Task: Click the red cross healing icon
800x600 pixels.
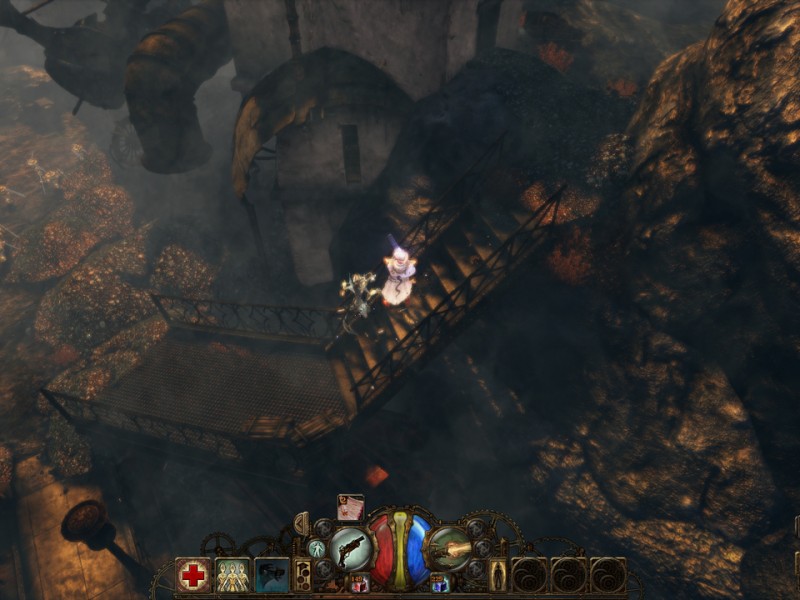Action: click(x=193, y=574)
